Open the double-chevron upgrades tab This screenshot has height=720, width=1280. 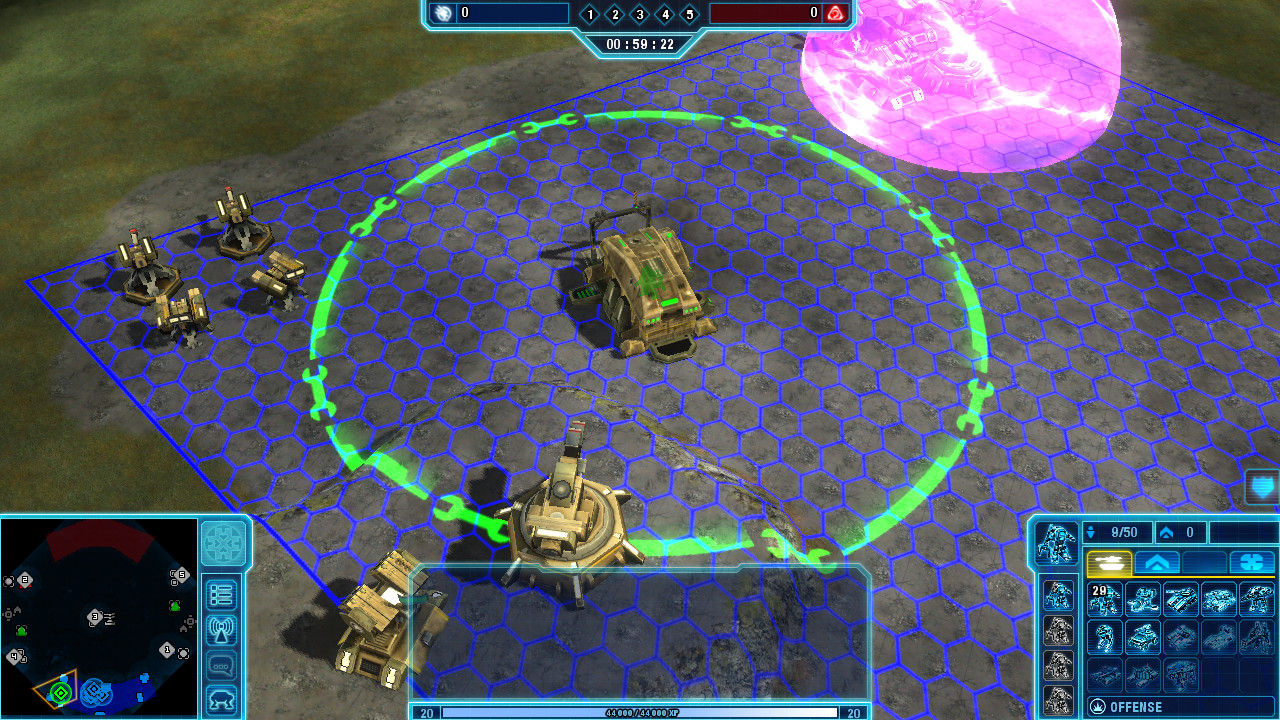[x=1156, y=563]
